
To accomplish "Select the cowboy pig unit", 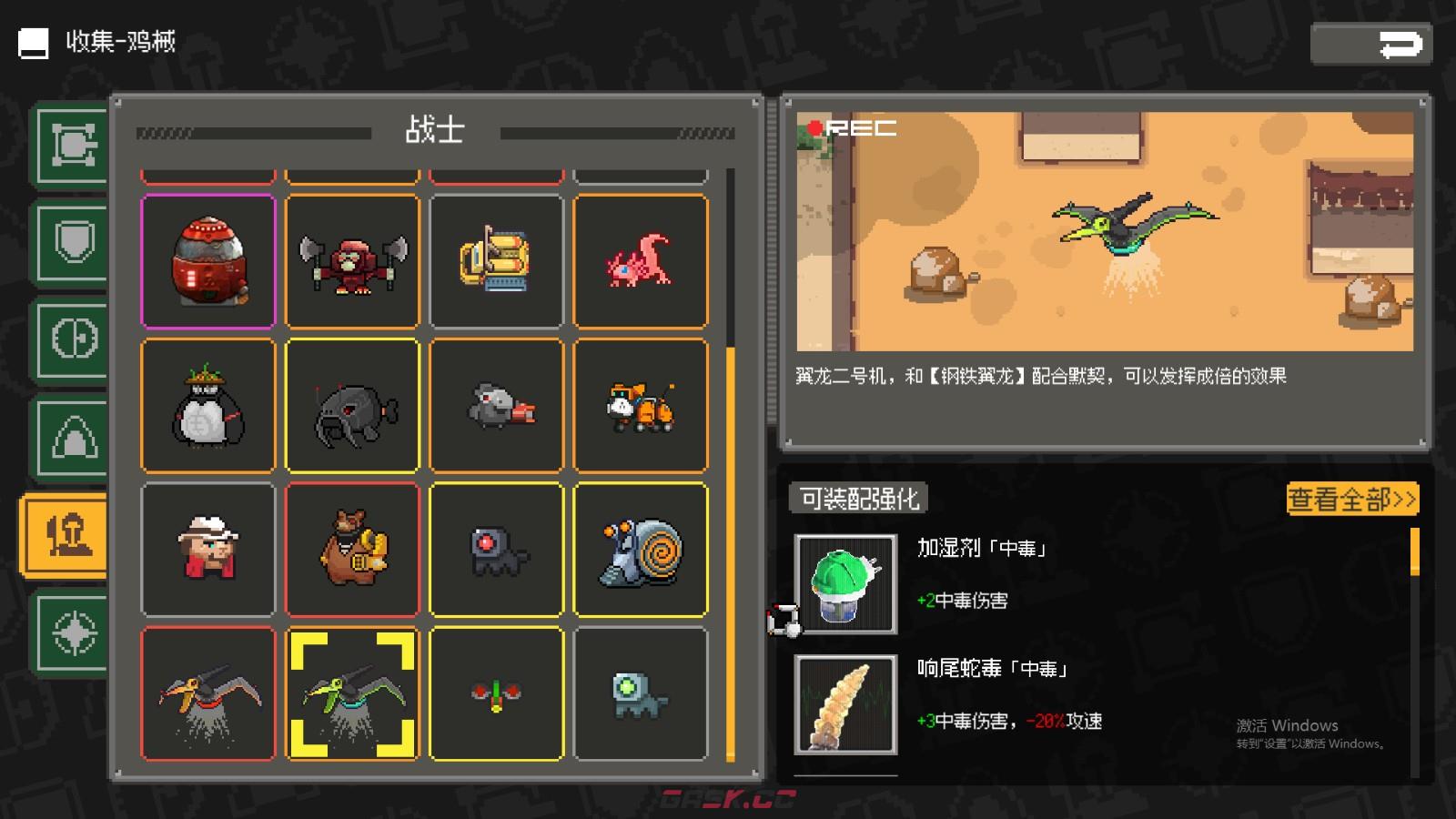I will coord(207,550).
